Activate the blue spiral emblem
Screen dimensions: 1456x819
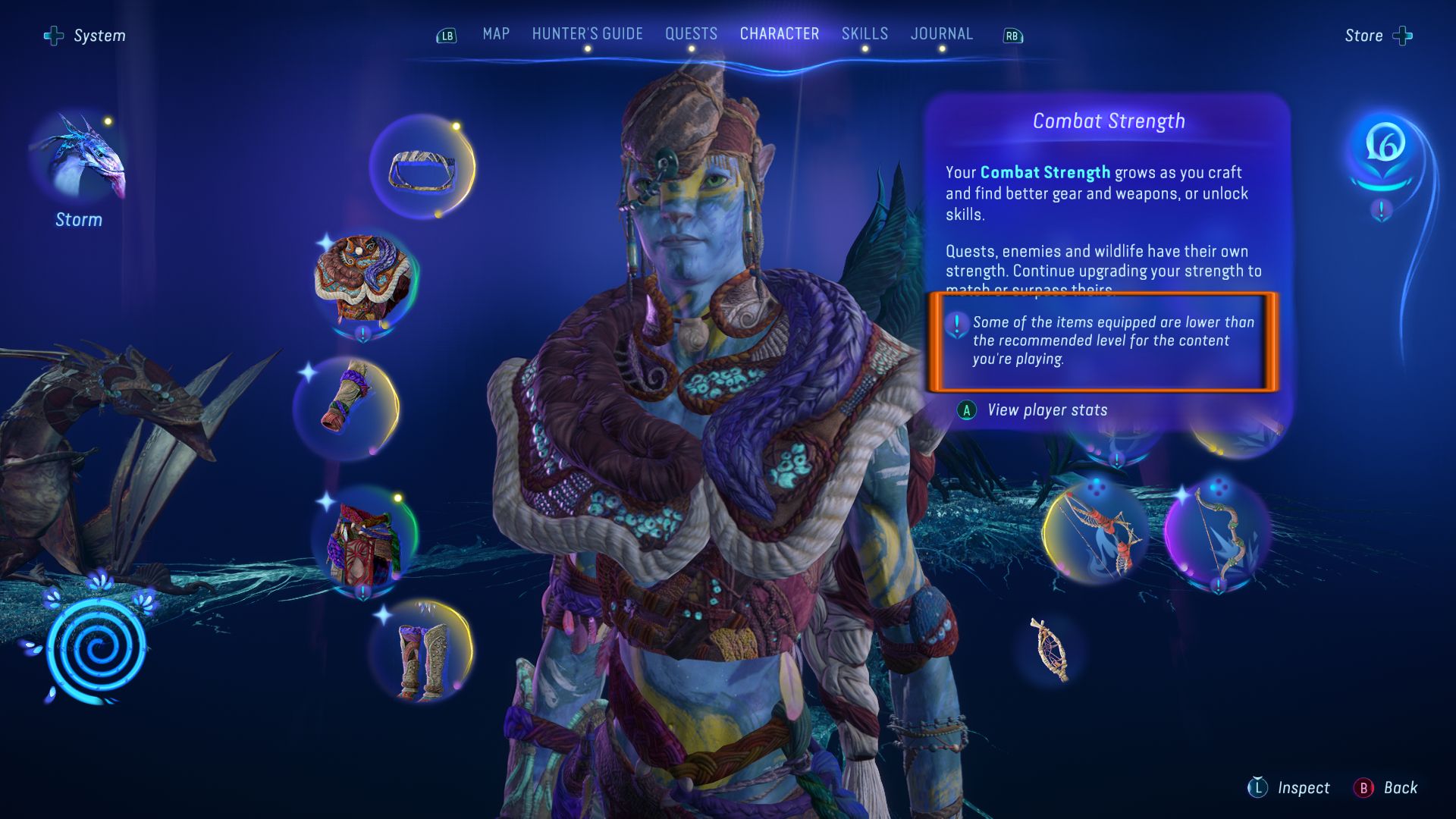point(96,648)
